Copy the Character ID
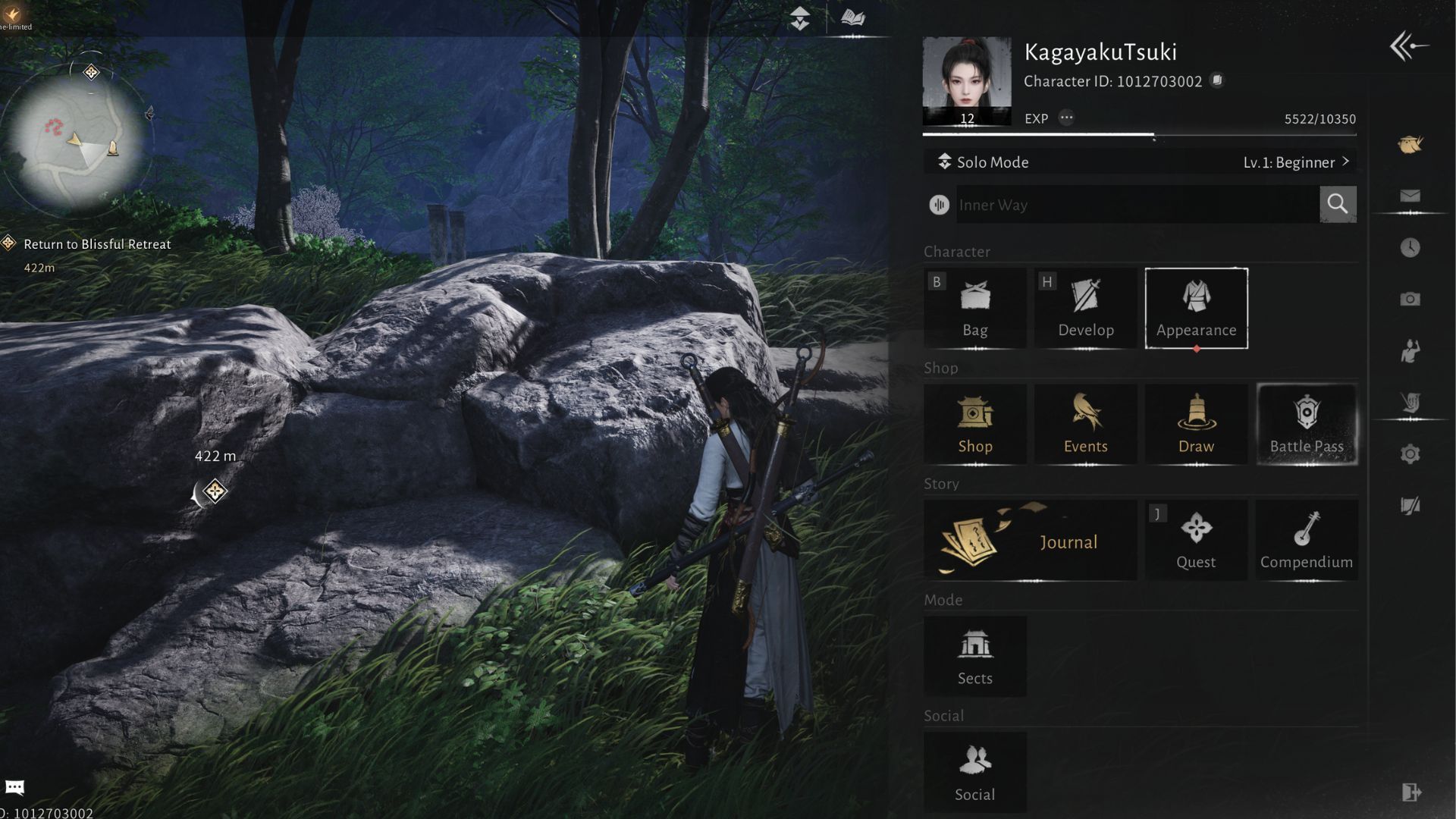1456x819 pixels. pos(1217,80)
